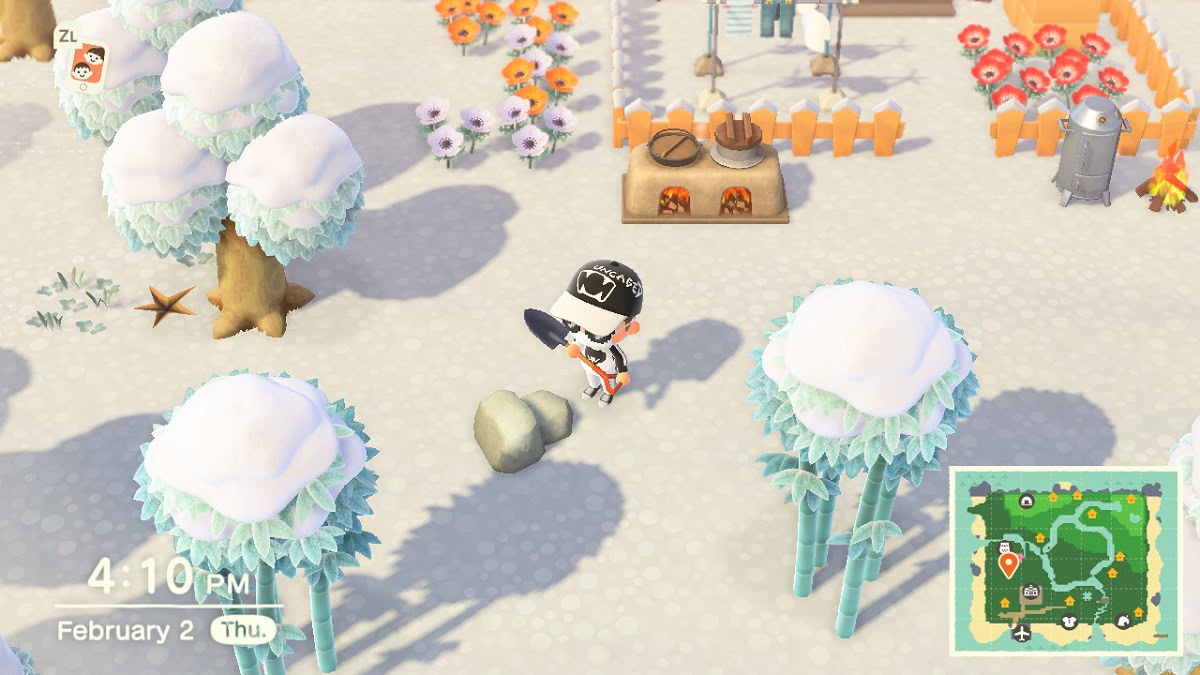This screenshot has height=675, width=1200.
Task: Click the Nook's Cranny leaf marker
Action: tap(1122, 621)
